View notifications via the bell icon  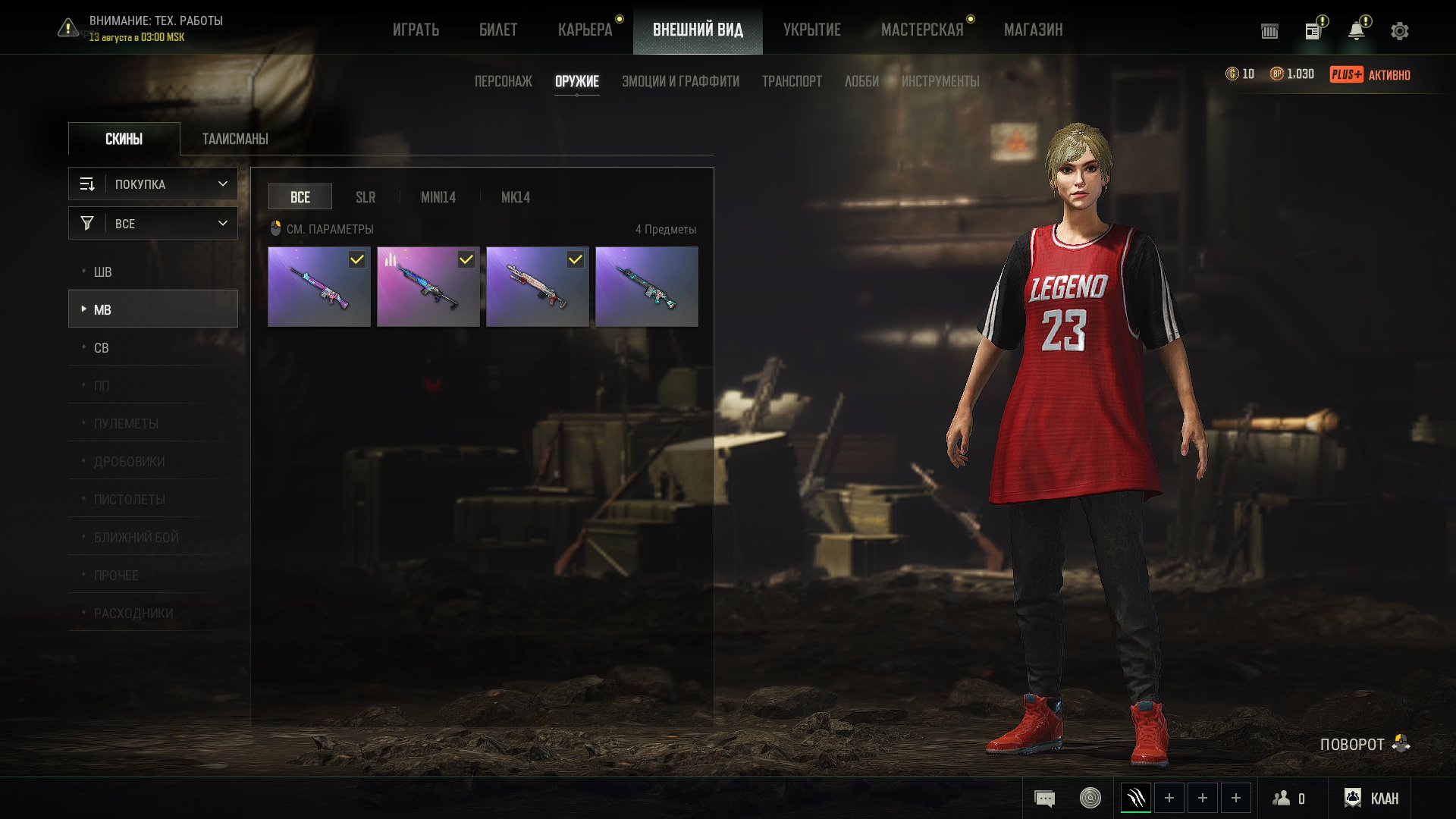tap(1356, 31)
